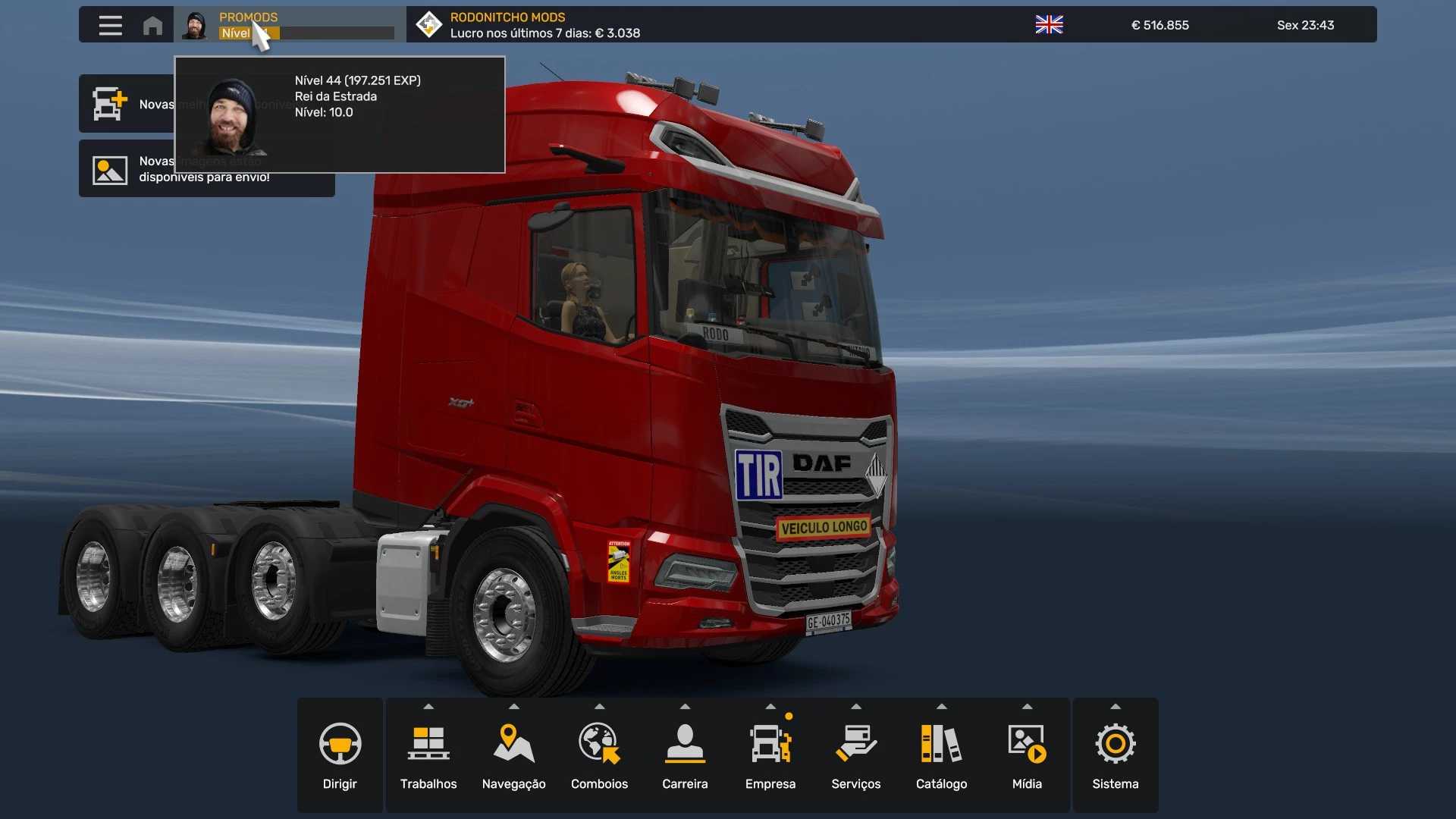Start driving with the Dirigir button

(340, 755)
